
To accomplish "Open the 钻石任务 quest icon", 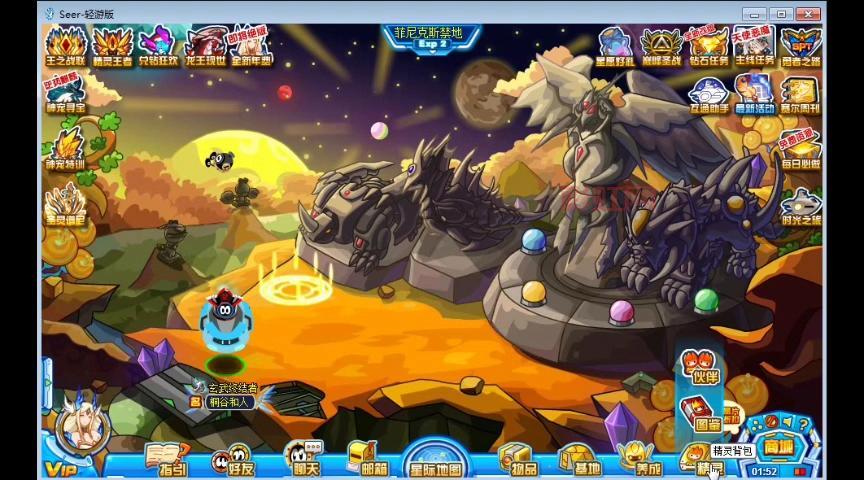I will coord(708,46).
